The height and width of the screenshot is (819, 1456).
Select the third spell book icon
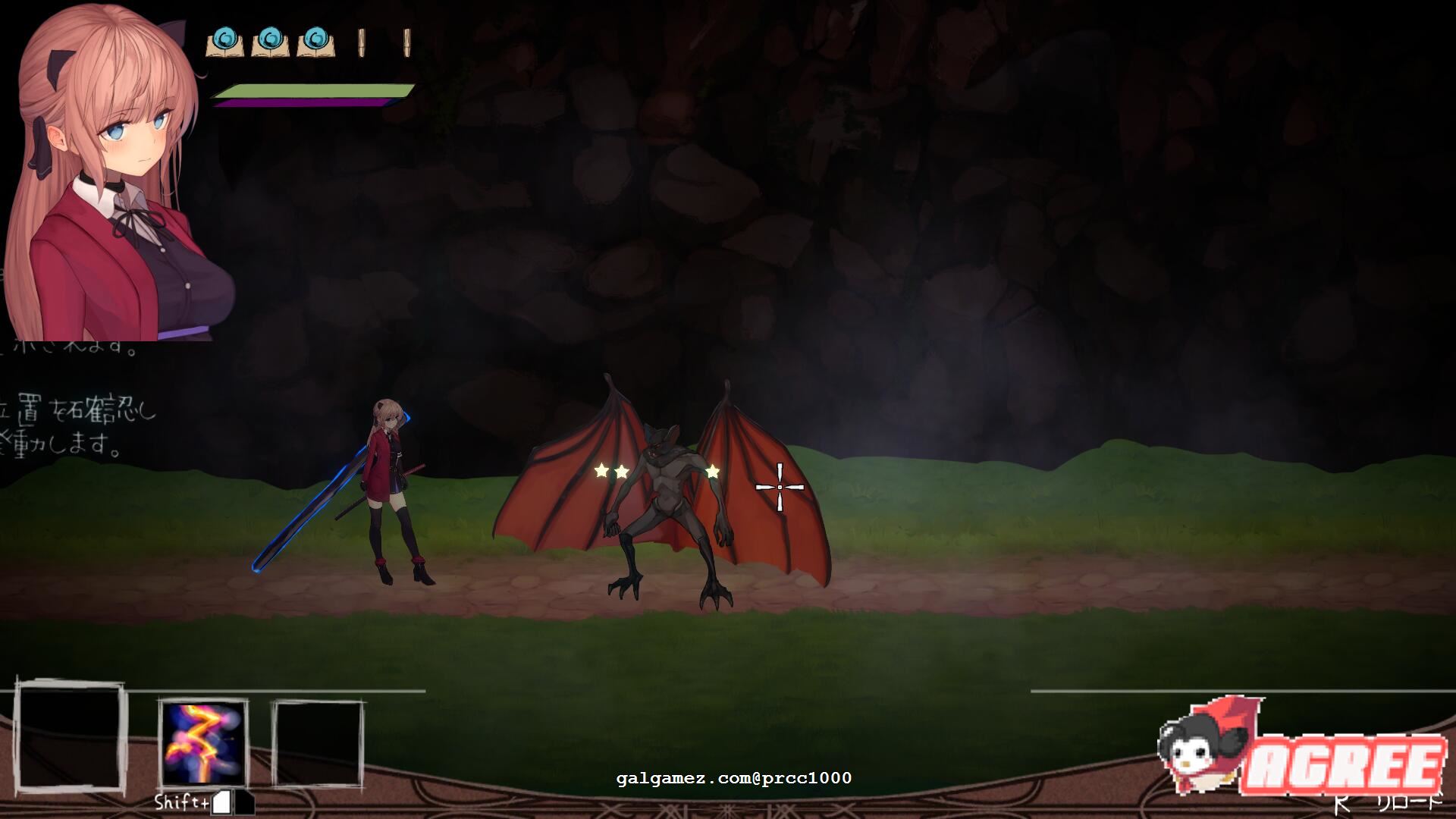(x=315, y=42)
